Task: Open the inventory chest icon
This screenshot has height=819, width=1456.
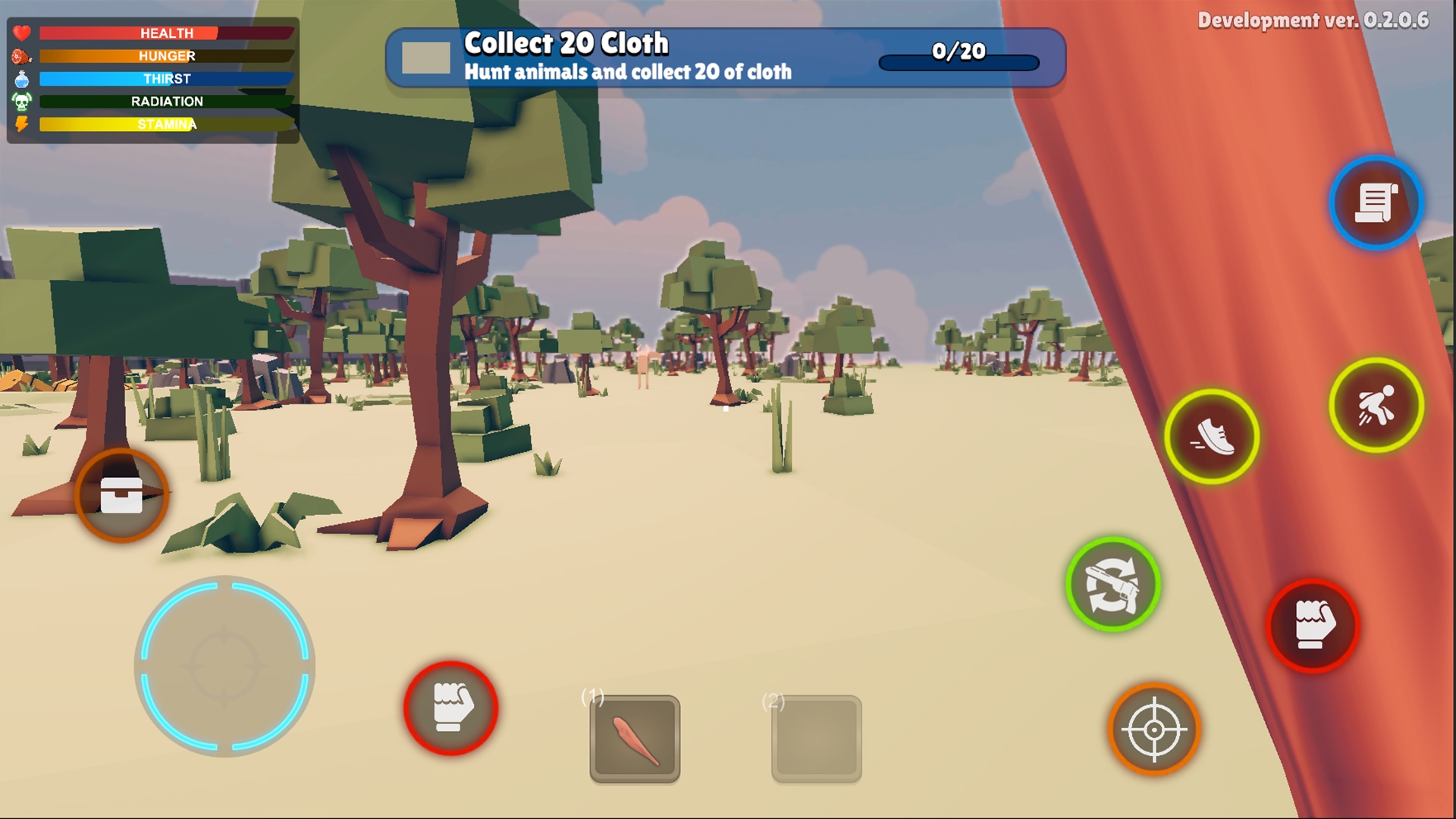Action: coord(121,494)
